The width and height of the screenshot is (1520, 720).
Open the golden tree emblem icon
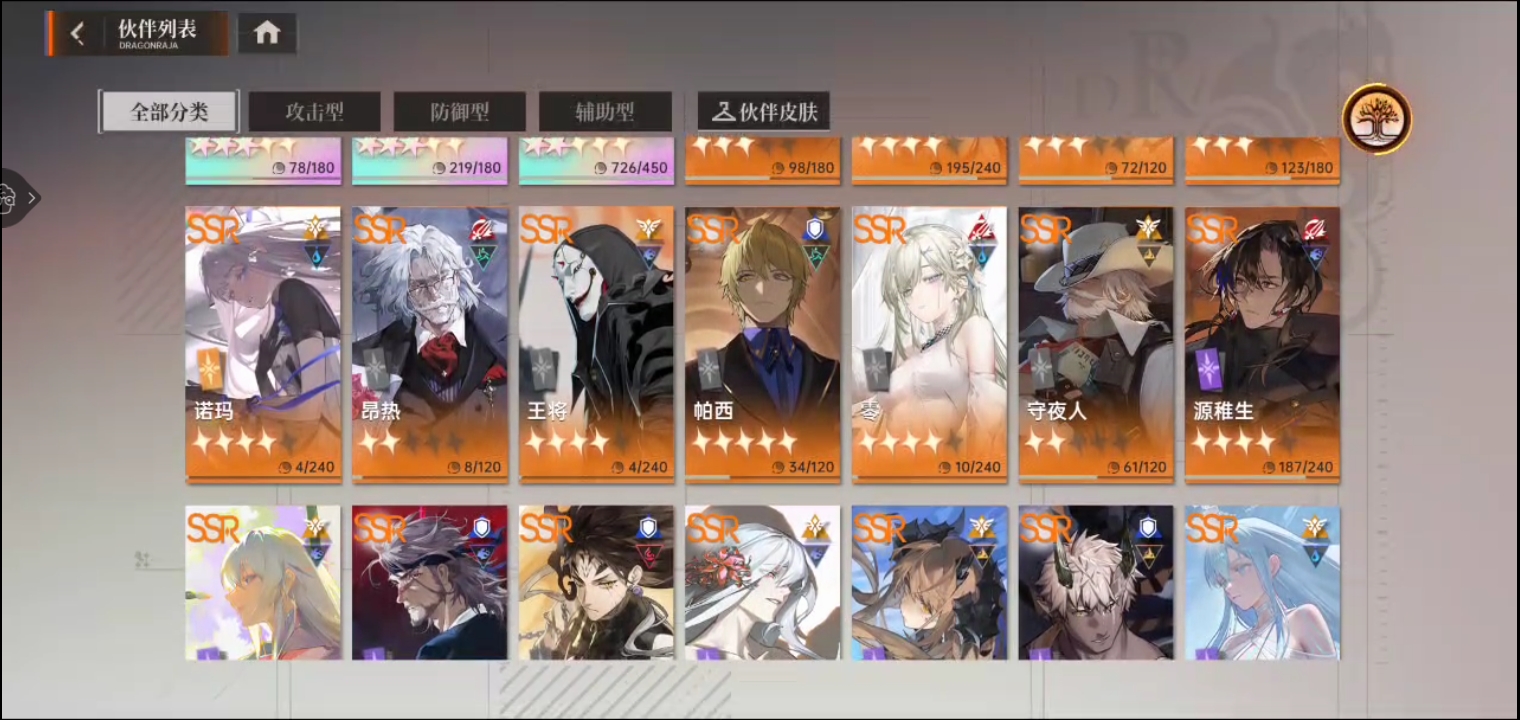click(1376, 119)
